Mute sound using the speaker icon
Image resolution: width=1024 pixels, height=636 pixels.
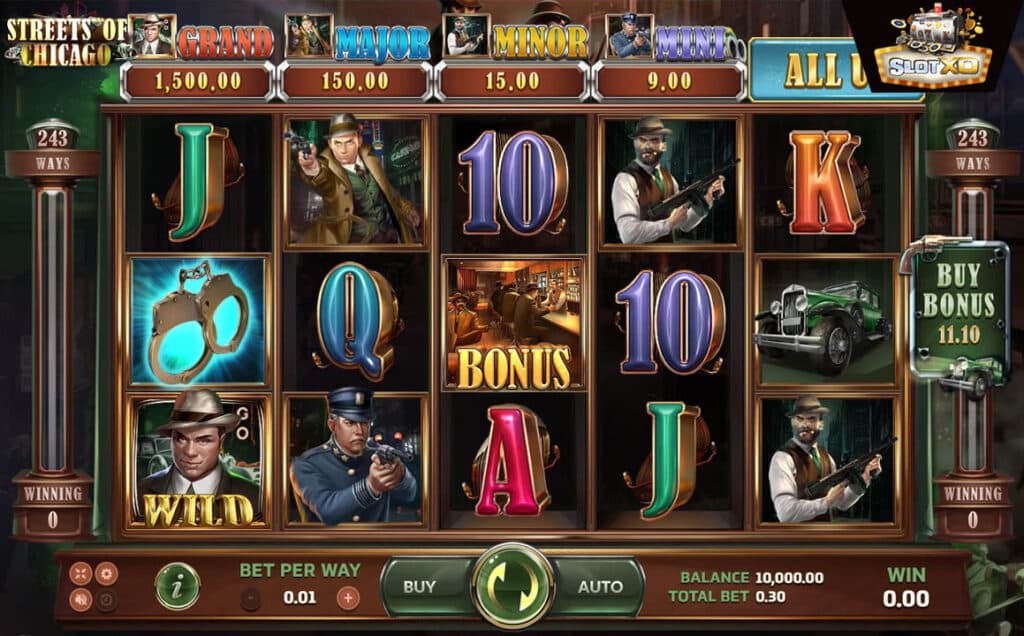(x=81, y=600)
